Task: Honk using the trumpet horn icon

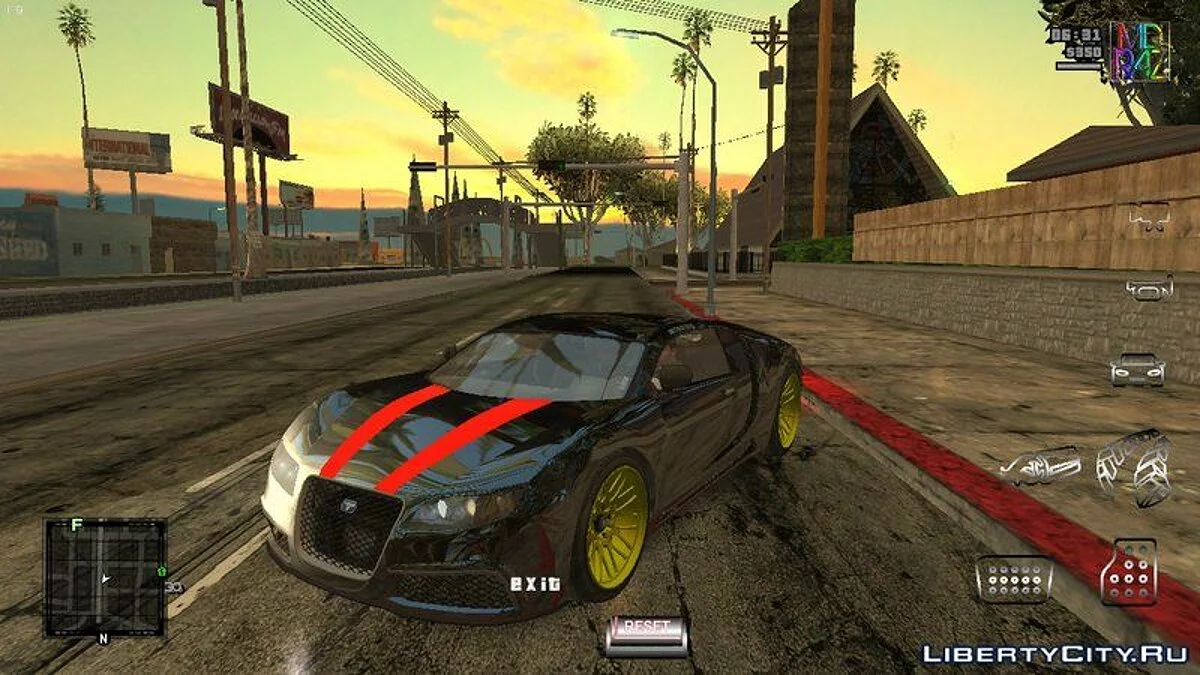Action: (1149, 288)
